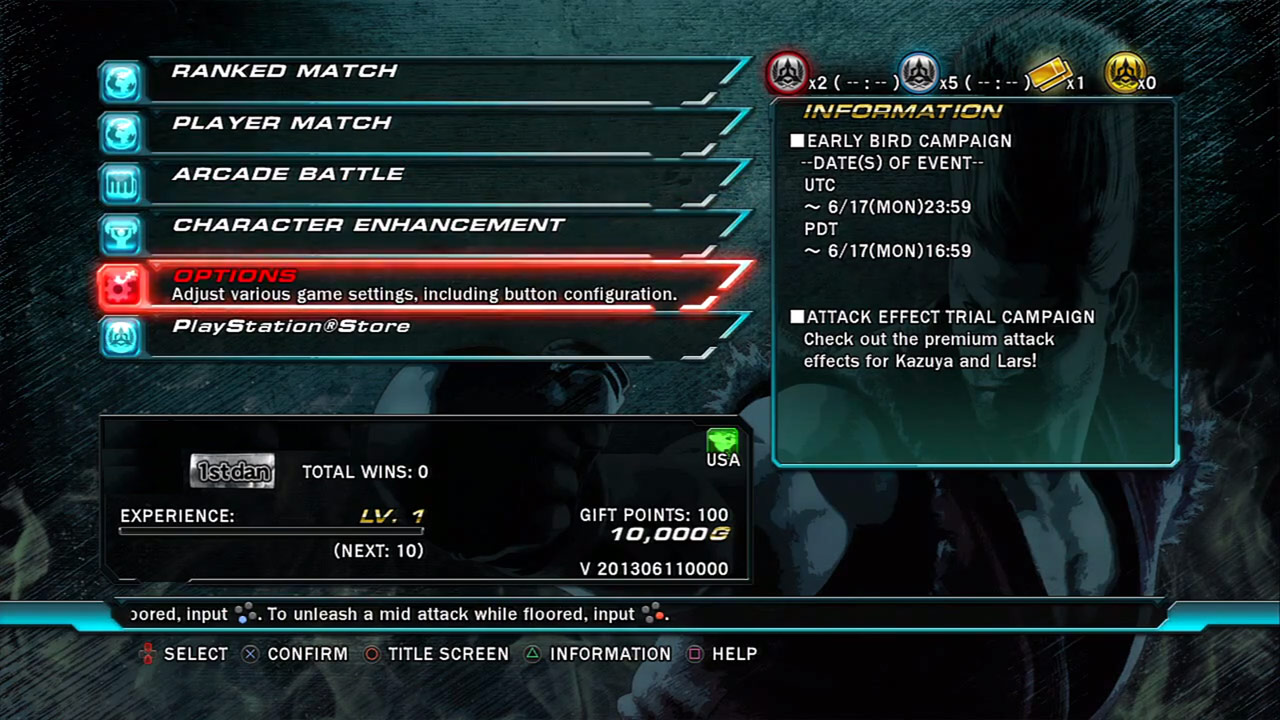The width and height of the screenshot is (1280, 720).
Task: Click the gold medal counter showing x0
Action: click(x=1130, y=72)
